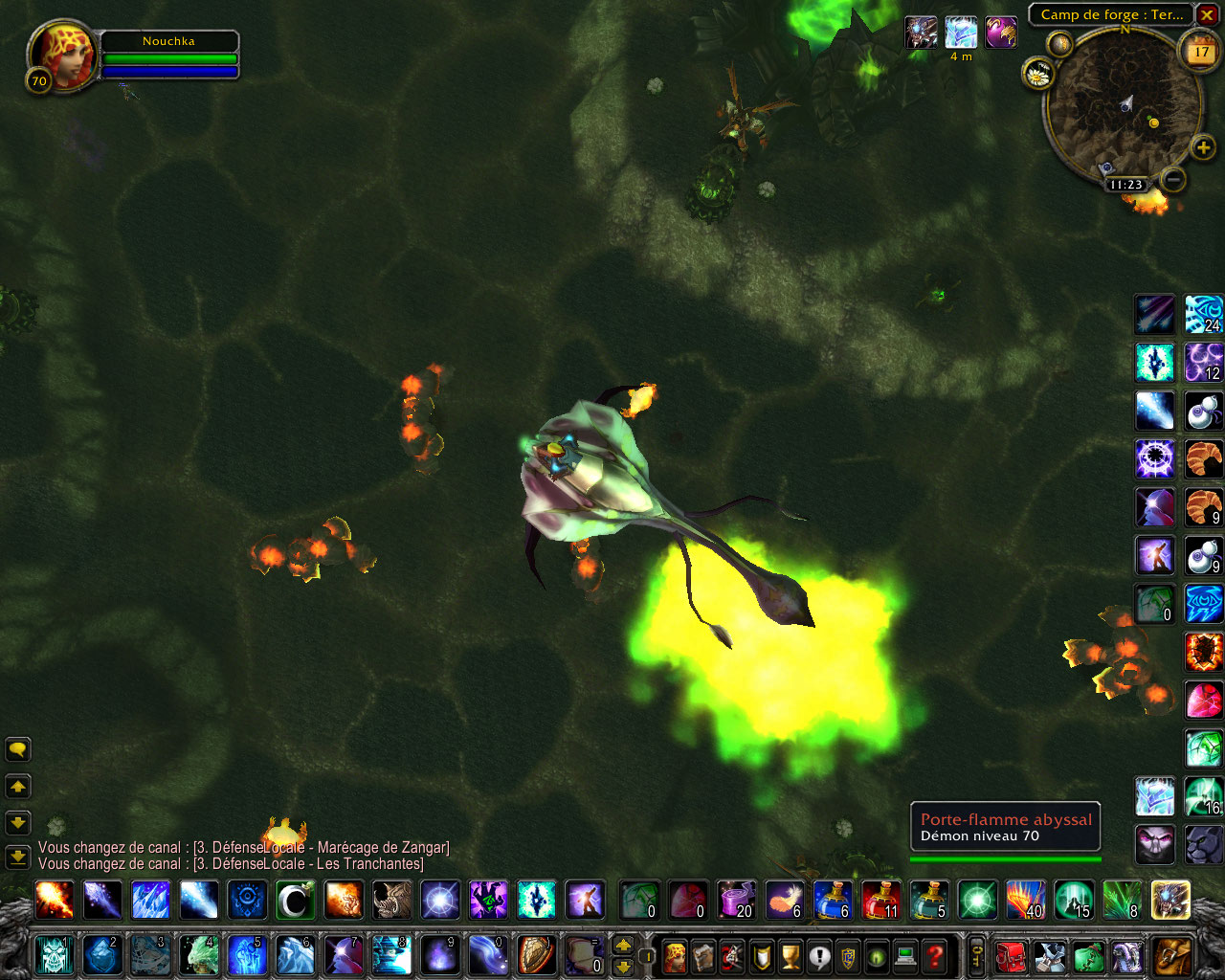Open the character info micro button
This screenshot has width=1225, height=980.
point(676,954)
